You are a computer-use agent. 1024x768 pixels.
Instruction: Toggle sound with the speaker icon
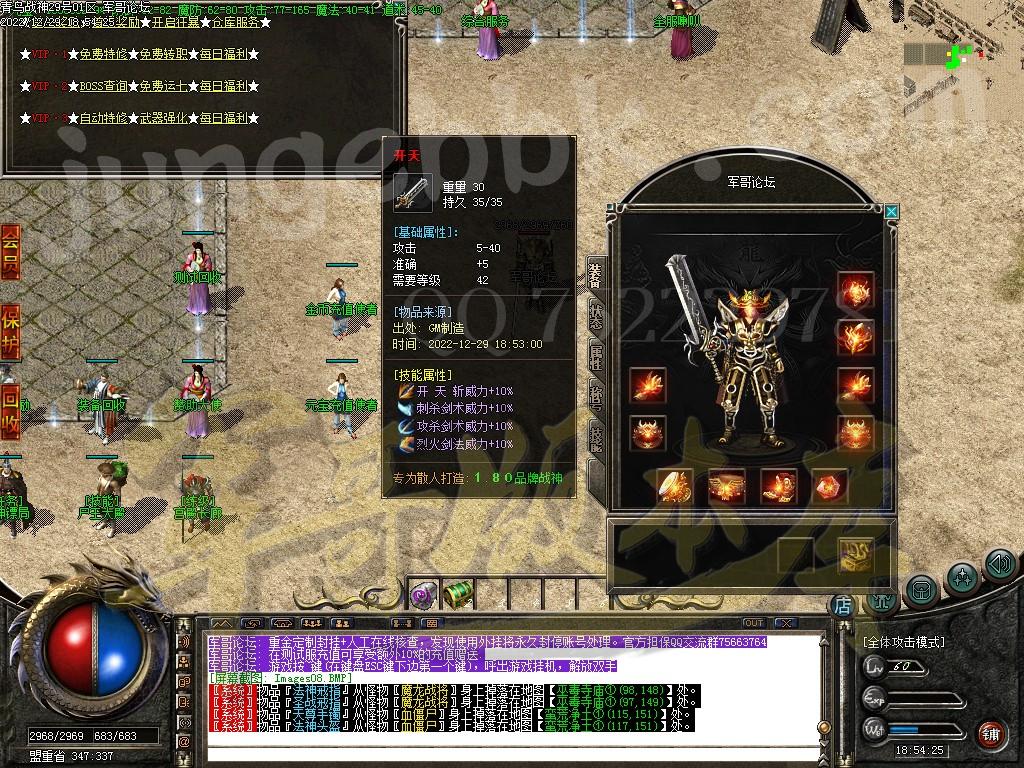pyautogui.click(x=1000, y=565)
